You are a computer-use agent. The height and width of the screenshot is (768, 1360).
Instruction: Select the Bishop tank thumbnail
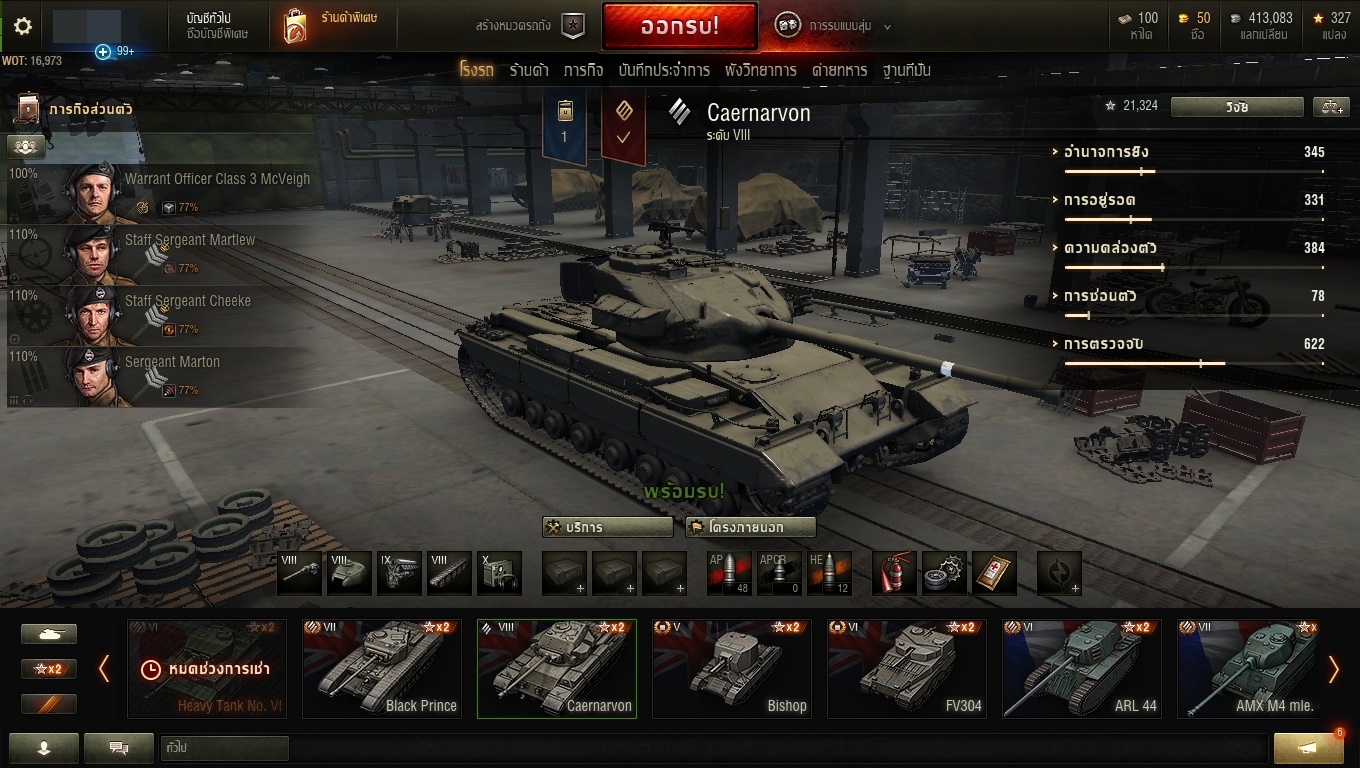pos(732,668)
